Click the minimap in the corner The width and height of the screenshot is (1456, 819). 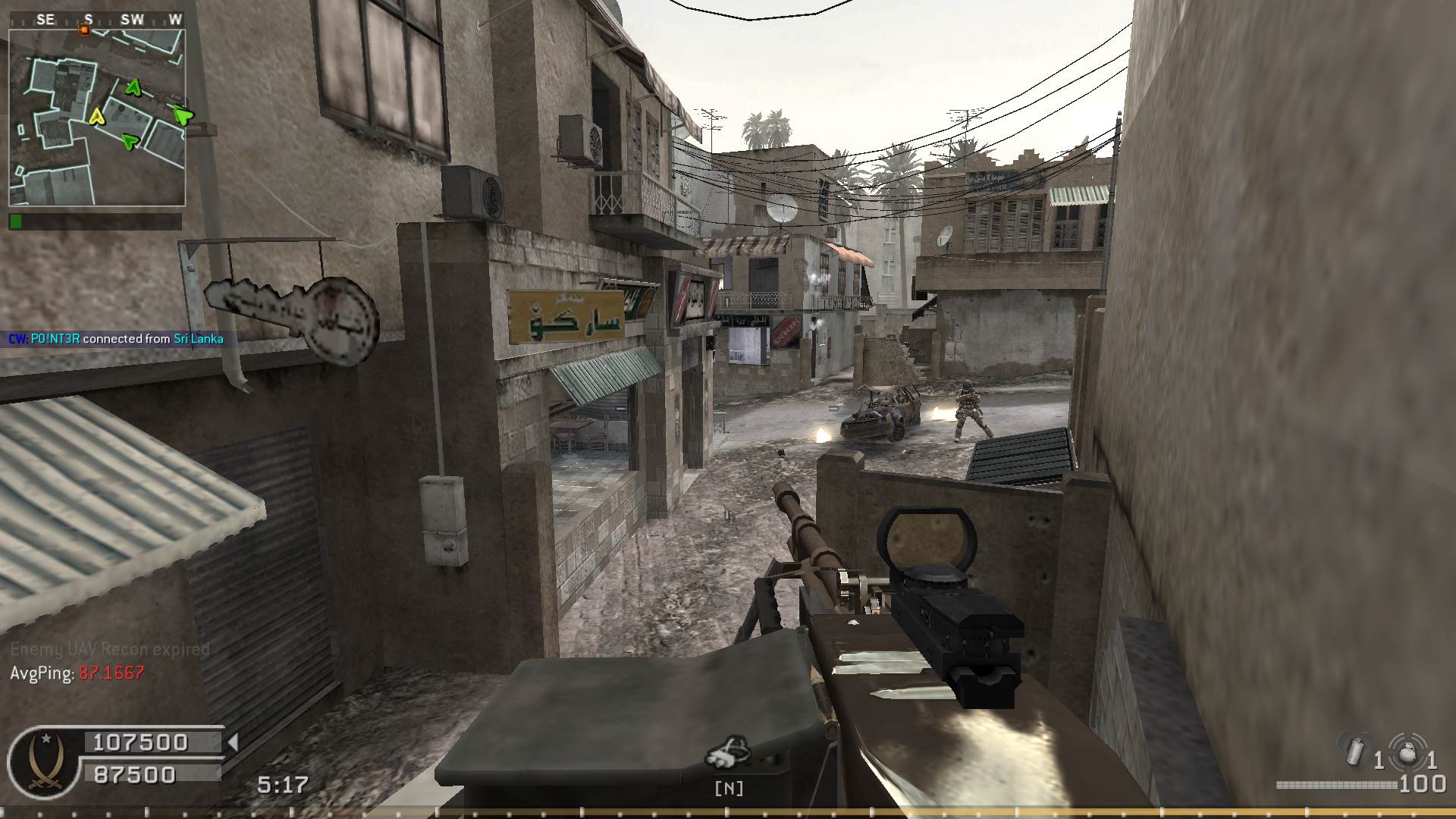pos(96,118)
